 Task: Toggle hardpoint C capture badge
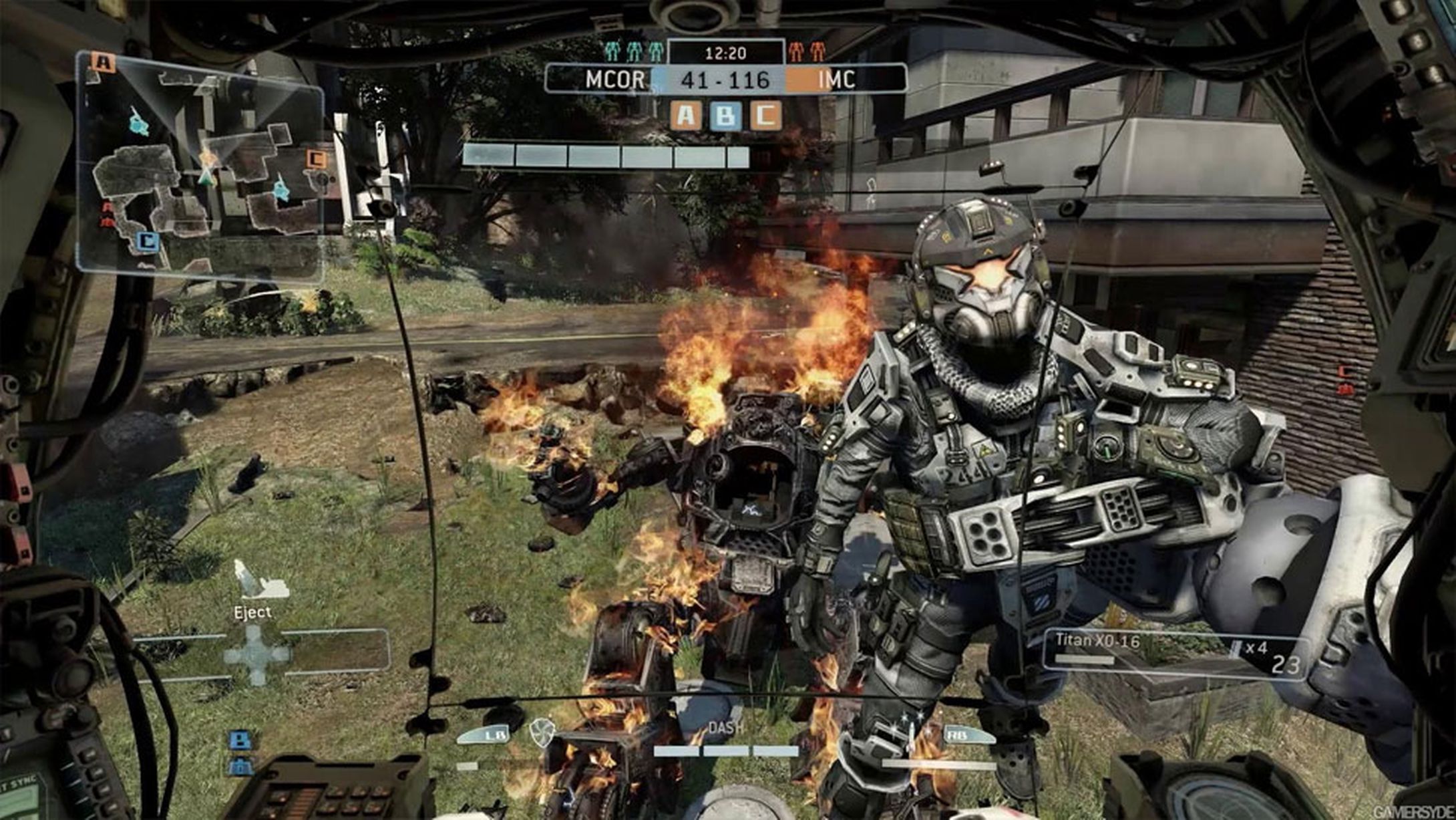(x=765, y=115)
